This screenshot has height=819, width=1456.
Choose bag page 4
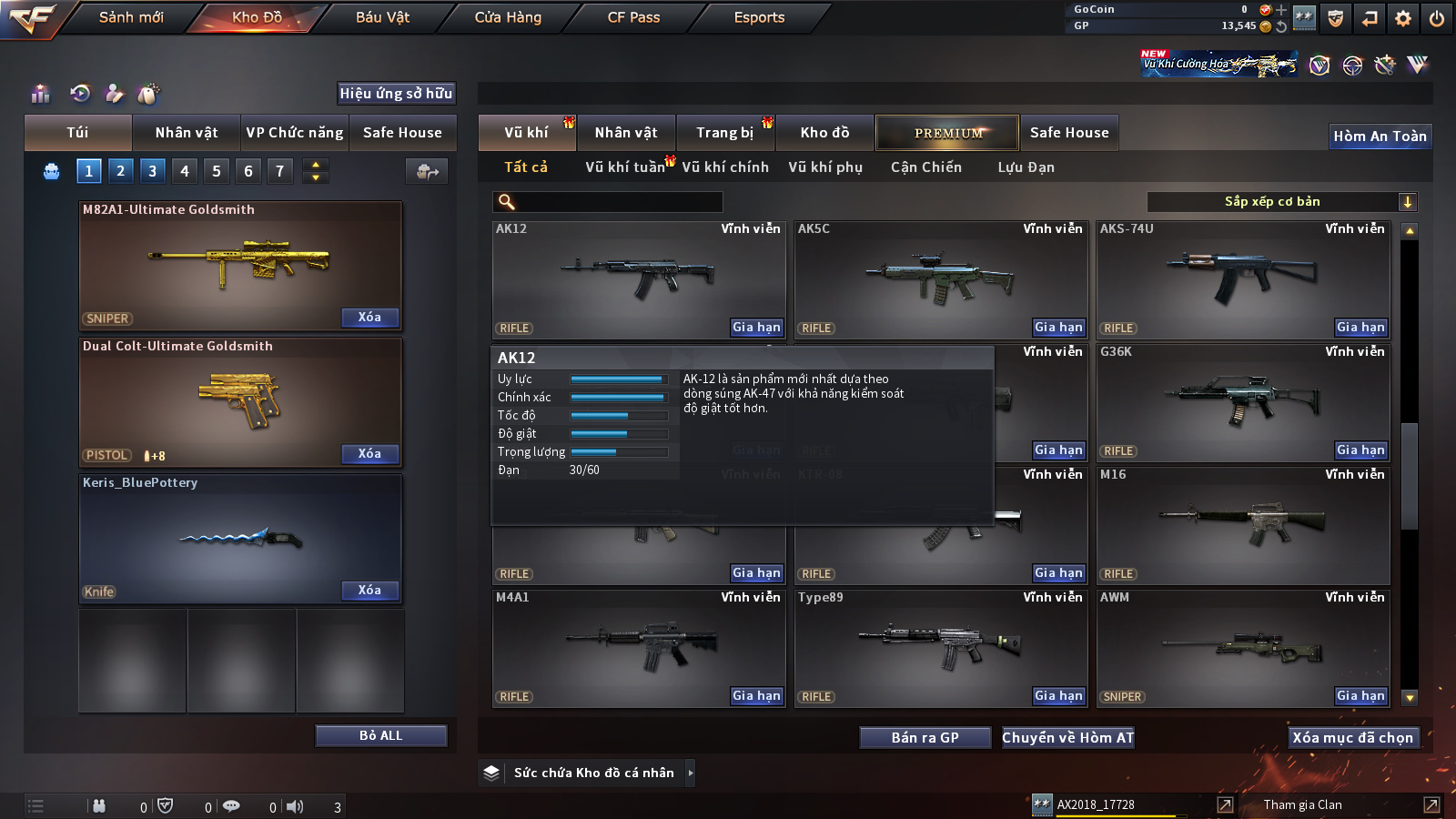click(x=185, y=171)
